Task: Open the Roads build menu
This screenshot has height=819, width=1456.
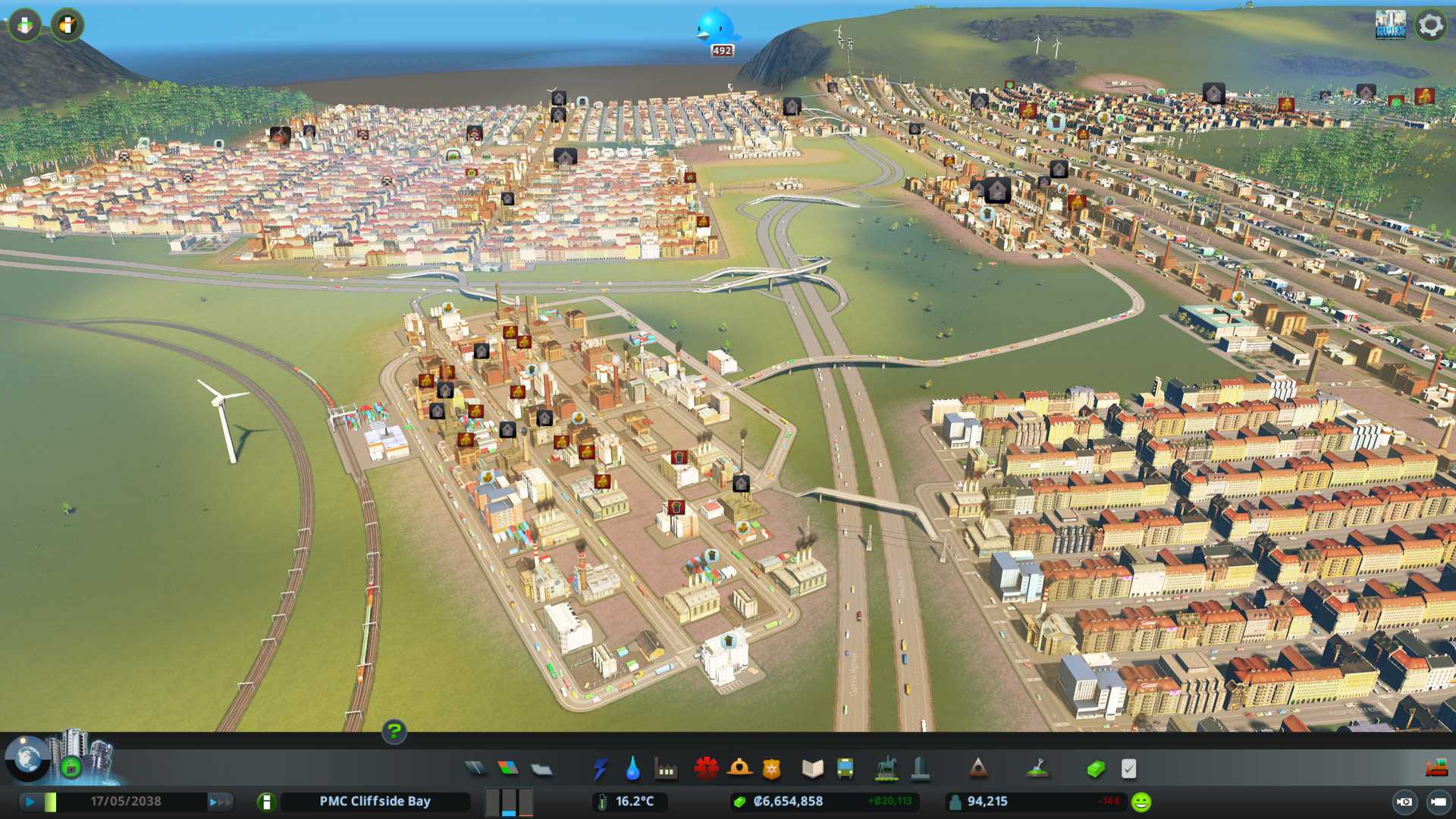Action: coord(475,769)
